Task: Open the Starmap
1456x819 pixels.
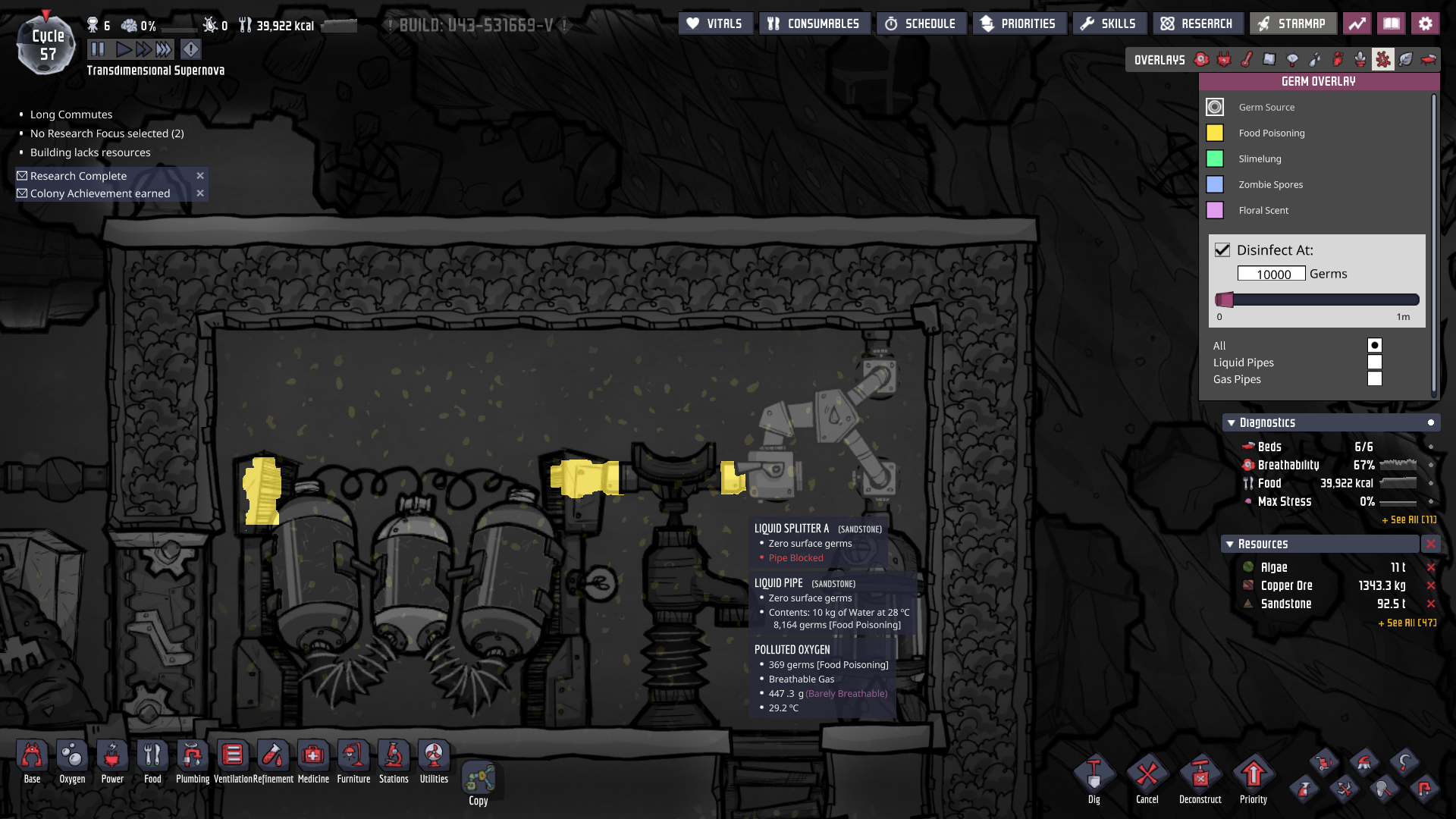Action: (x=1291, y=24)
